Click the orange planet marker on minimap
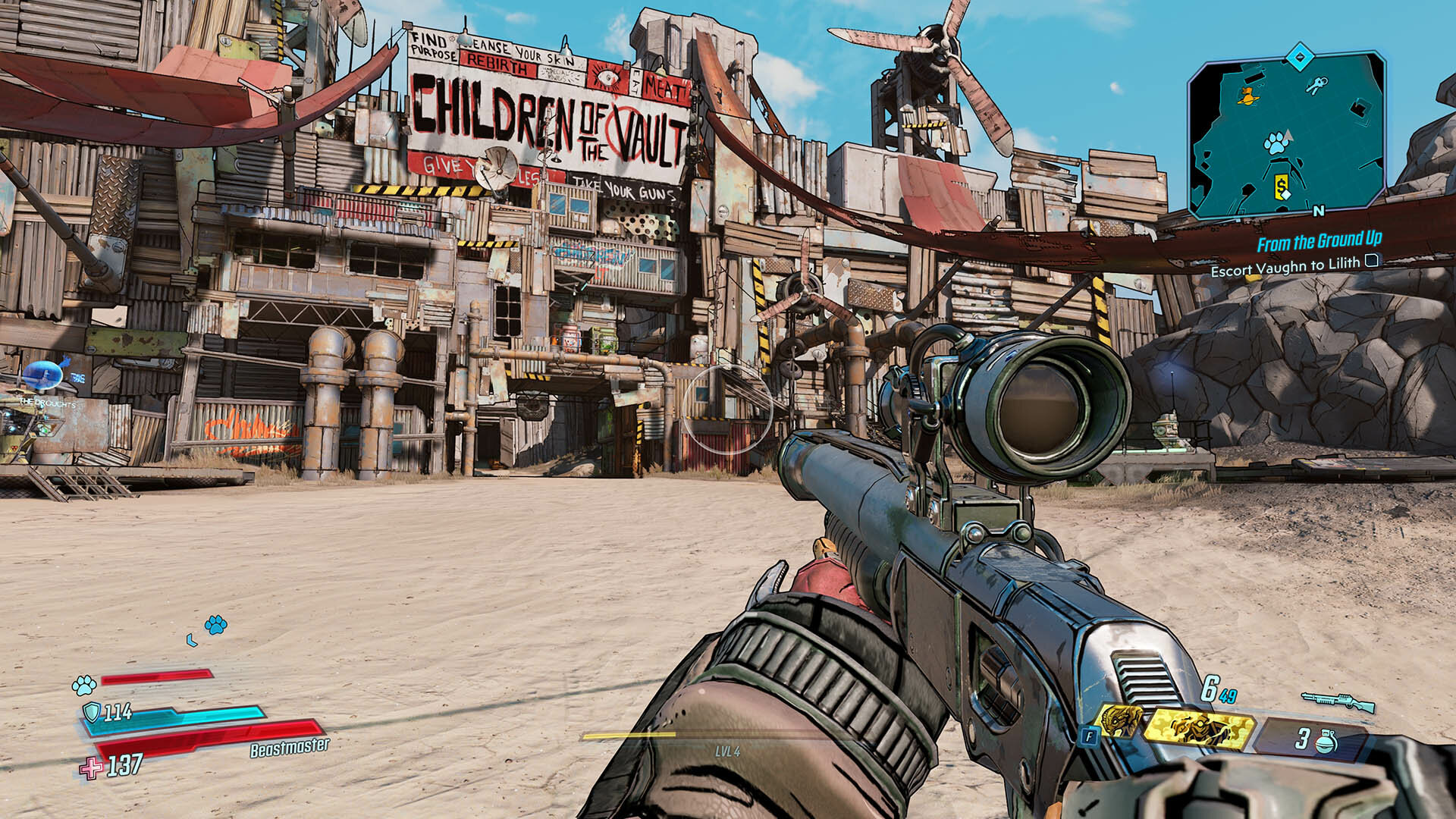This screenshot has width=1456, height=819. coord(1246,96)
